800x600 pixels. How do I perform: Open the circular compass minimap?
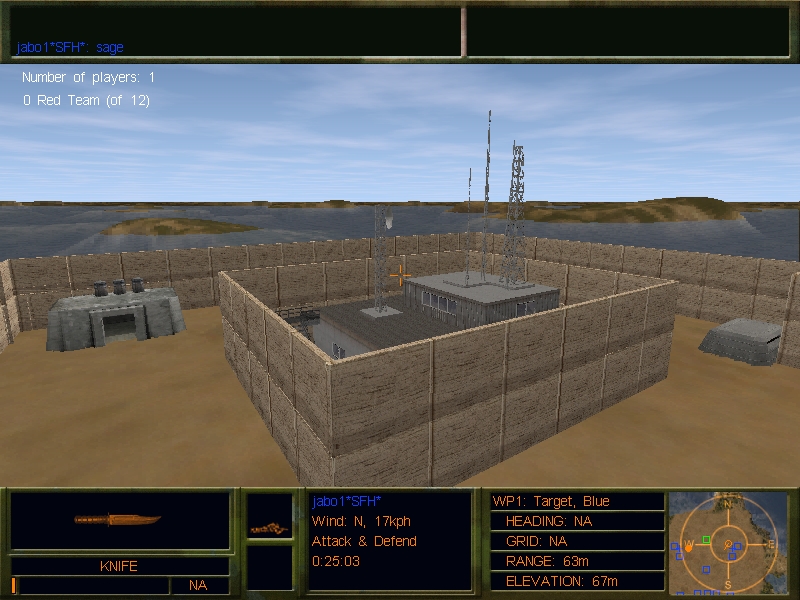(729, 541)
